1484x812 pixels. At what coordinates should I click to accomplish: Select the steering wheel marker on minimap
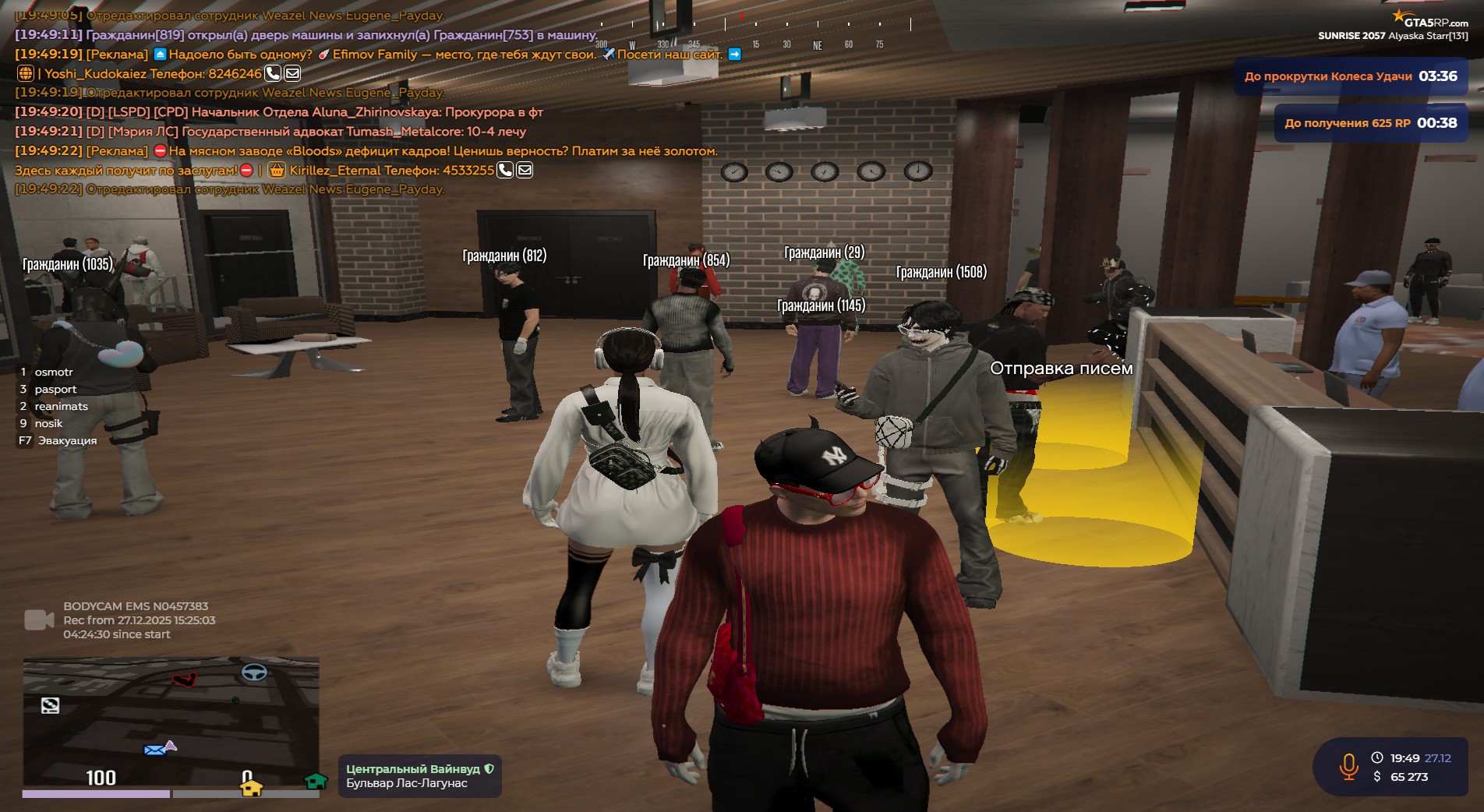pos(254,673)
